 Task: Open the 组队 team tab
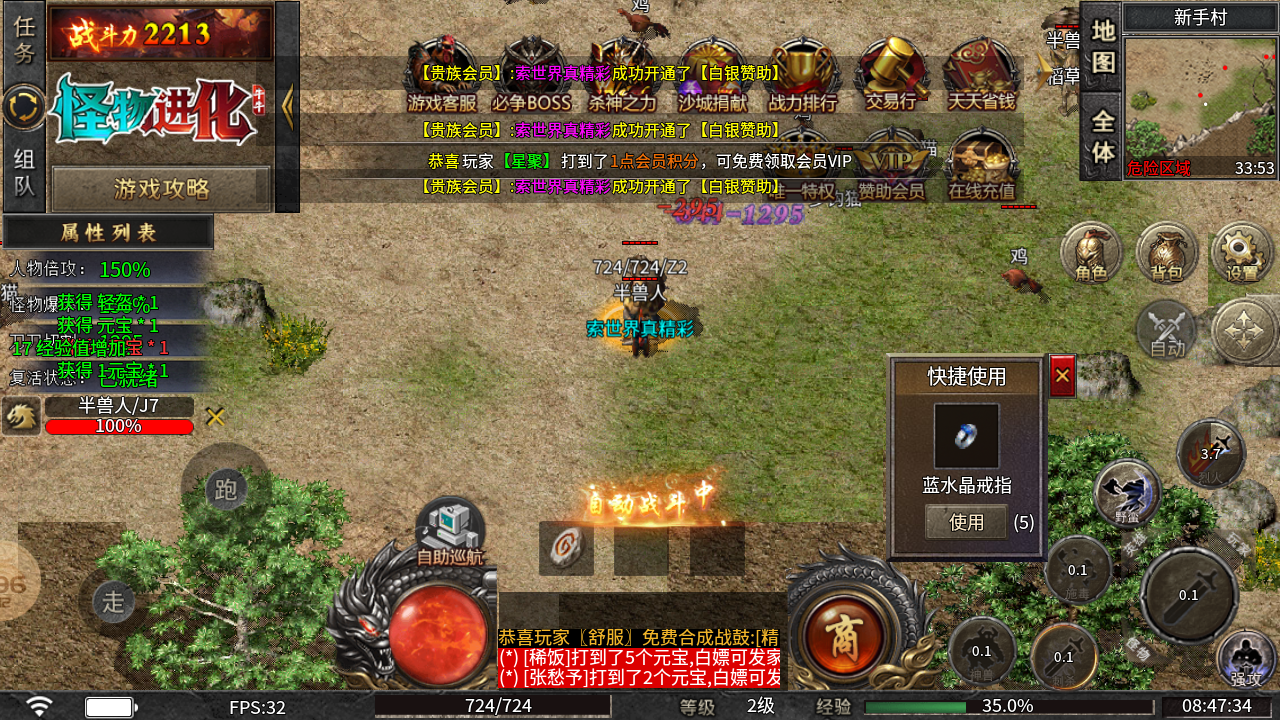pos(24,170)
